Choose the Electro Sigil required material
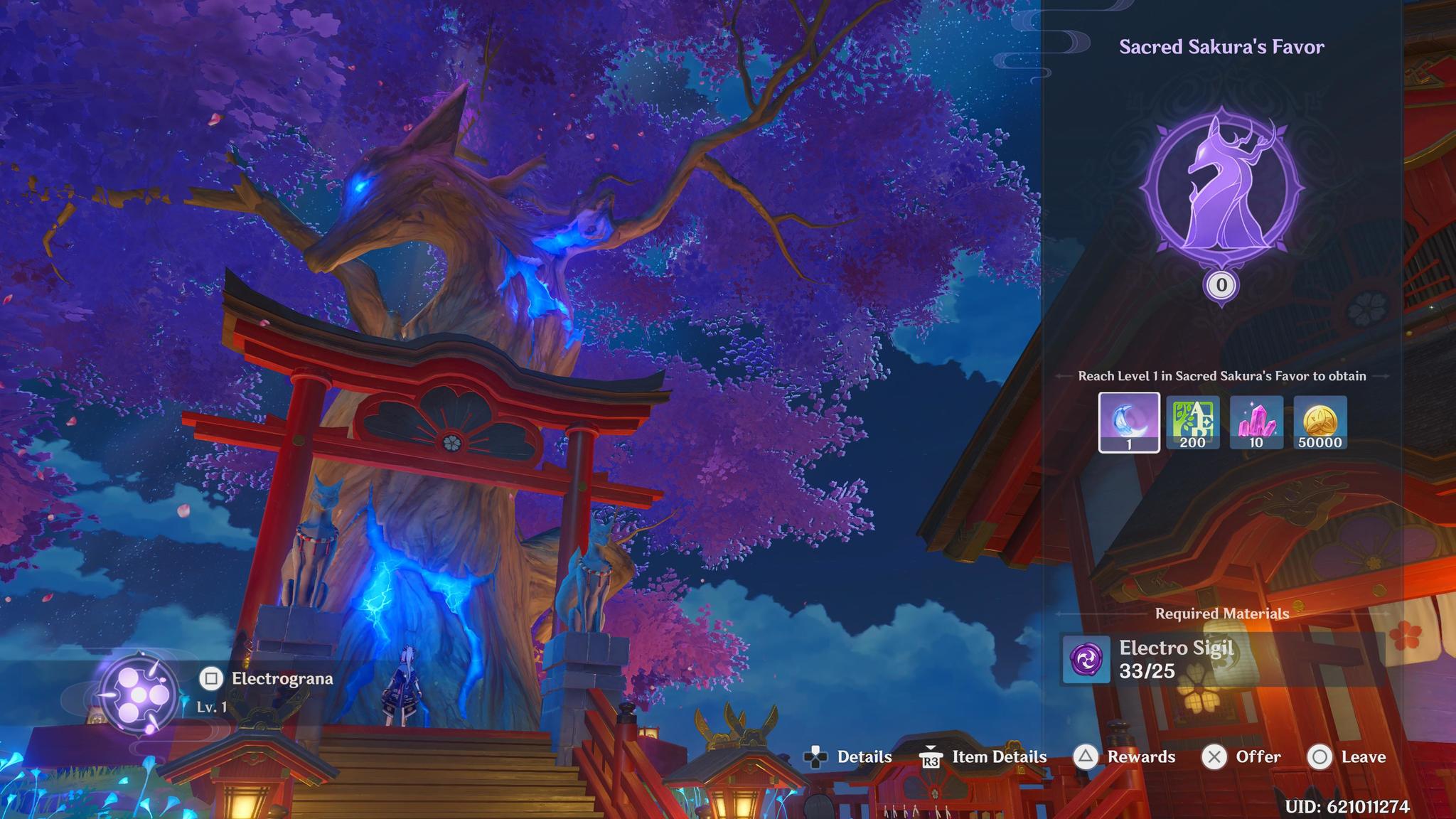The width and height of the screenshot is (1456, 819). point(1086,659)
